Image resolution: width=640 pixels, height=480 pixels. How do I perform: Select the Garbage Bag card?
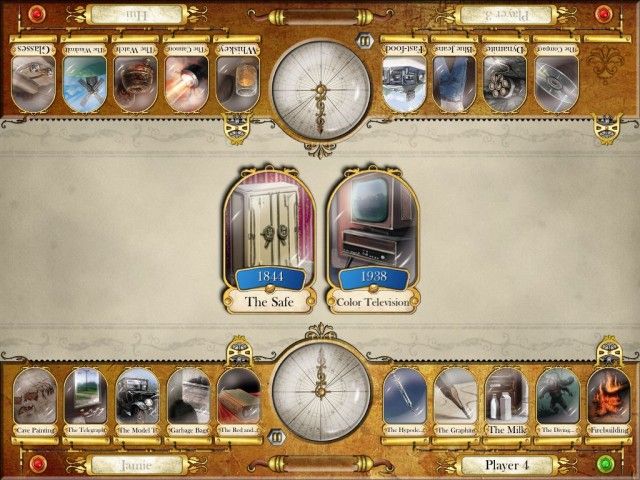[187, 402]
